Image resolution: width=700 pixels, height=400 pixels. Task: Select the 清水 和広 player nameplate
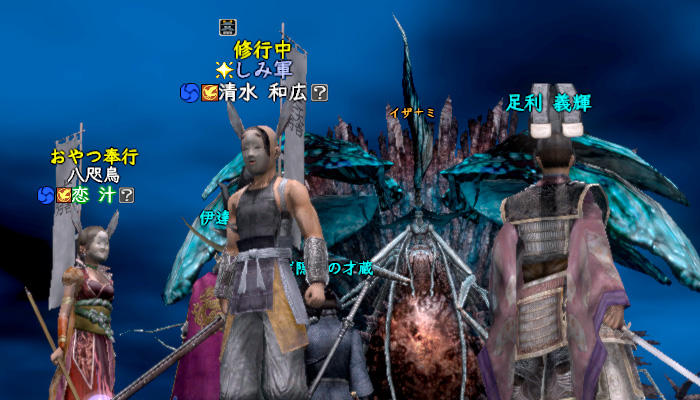click(264, 93)
